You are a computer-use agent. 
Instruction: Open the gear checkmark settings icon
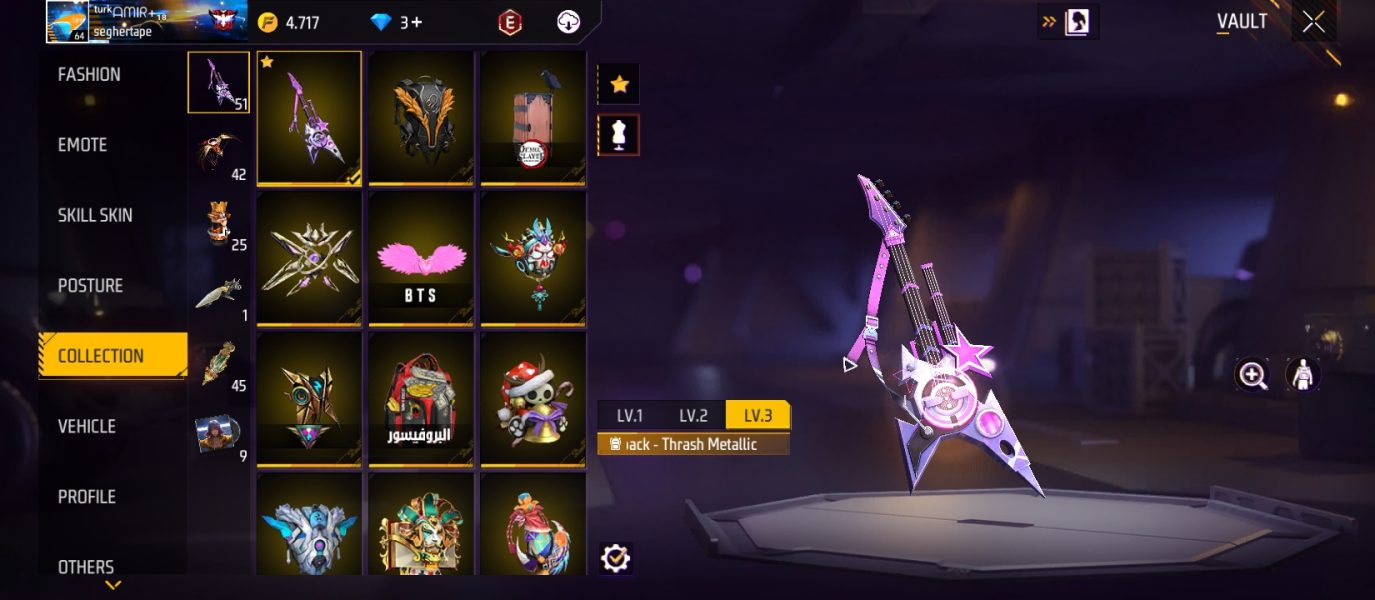click(615, 558)
